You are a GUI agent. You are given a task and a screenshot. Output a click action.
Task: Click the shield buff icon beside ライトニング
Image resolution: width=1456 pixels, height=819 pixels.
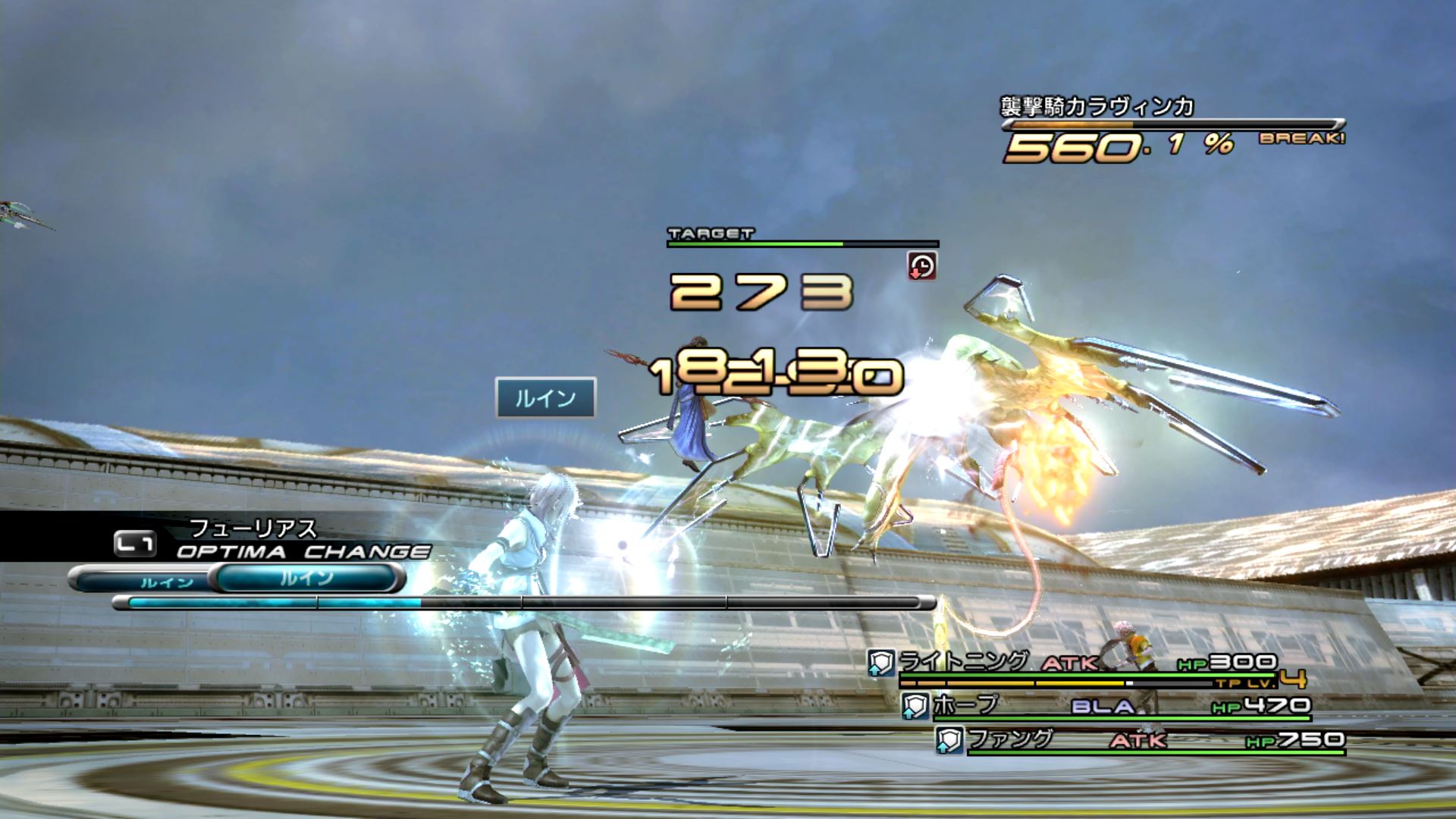pos(880,664)
